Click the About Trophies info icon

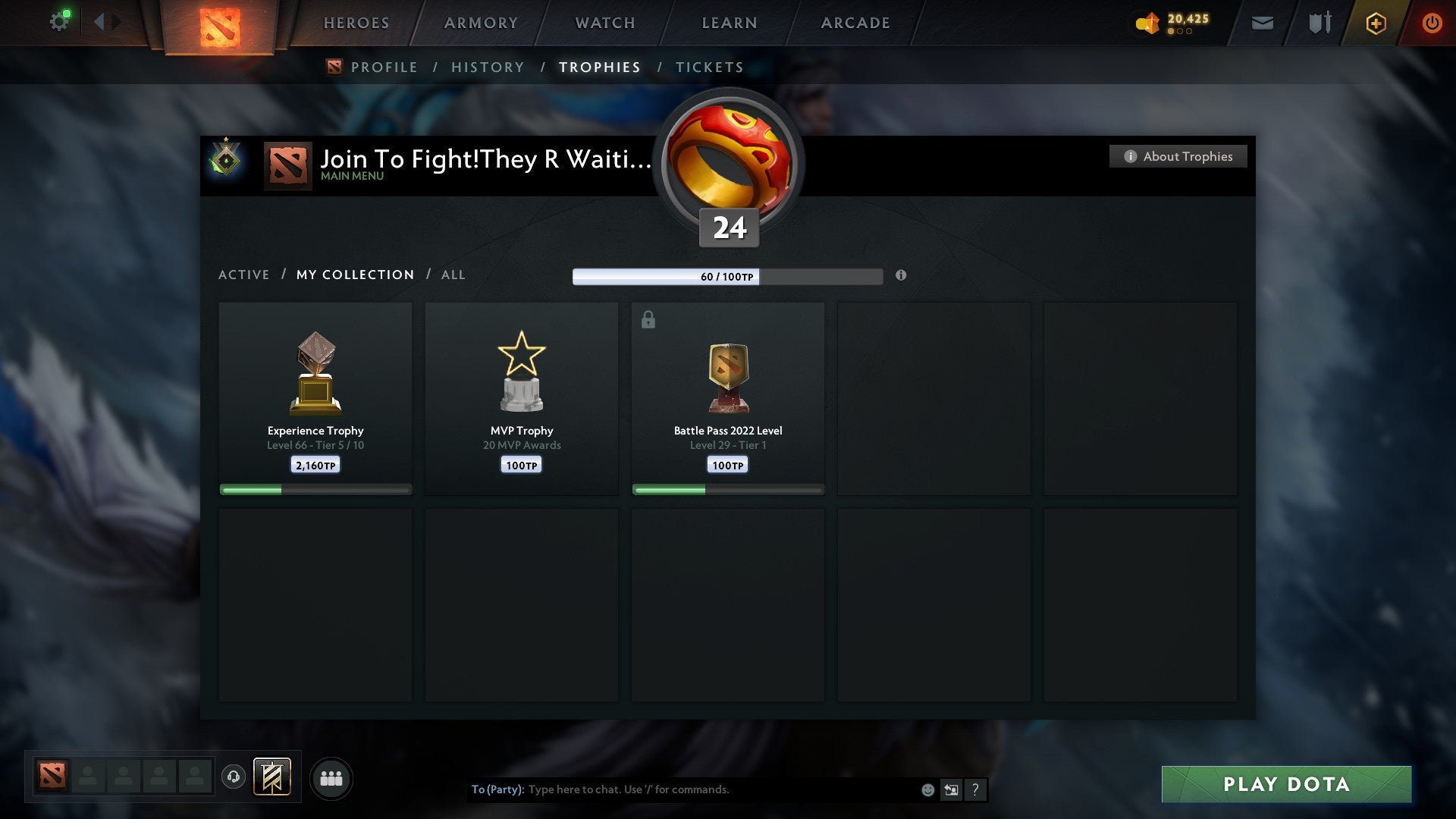point(1130,156)
